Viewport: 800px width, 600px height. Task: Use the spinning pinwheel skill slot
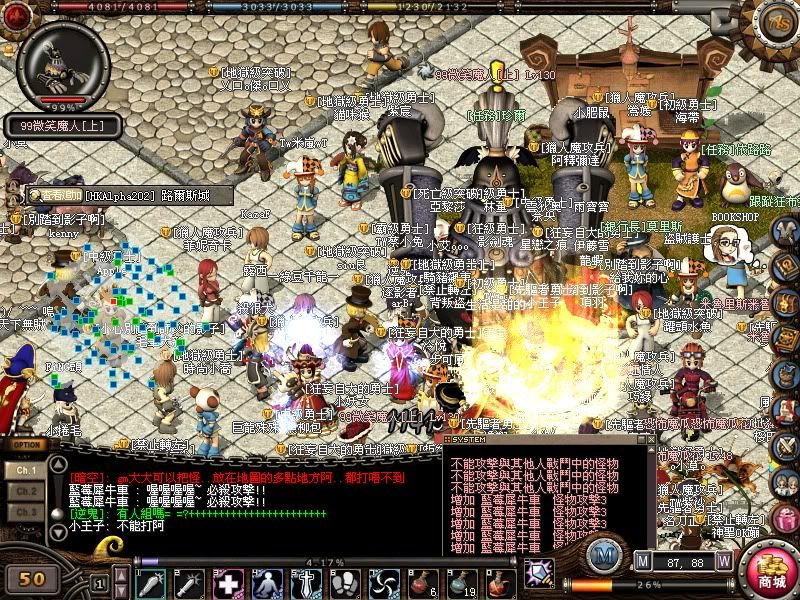[x=383, y=582]
